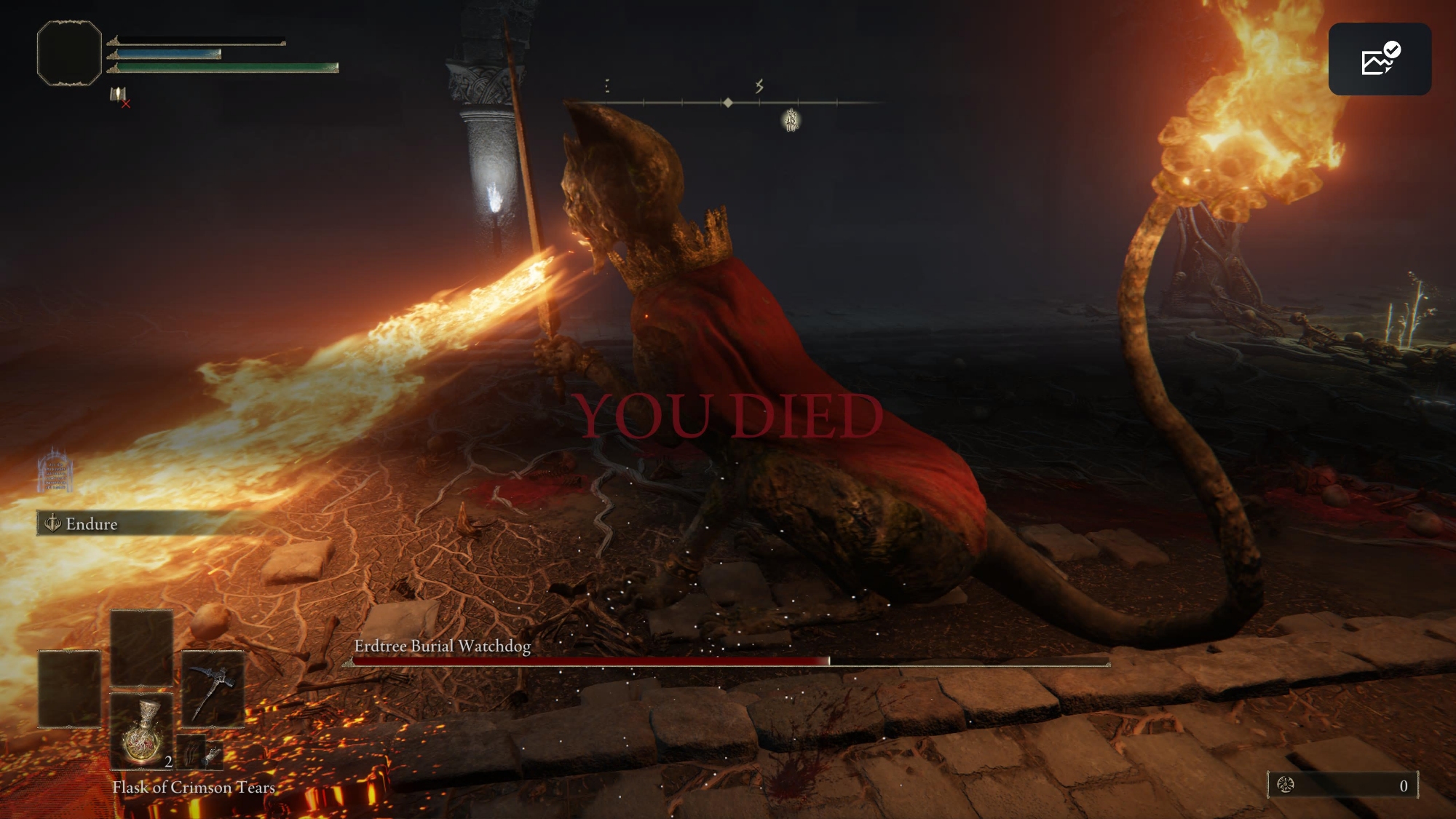This screenshot has width=1456, height=819.
Task: Open the screenshot saved notification
Action: (1380, 59)
